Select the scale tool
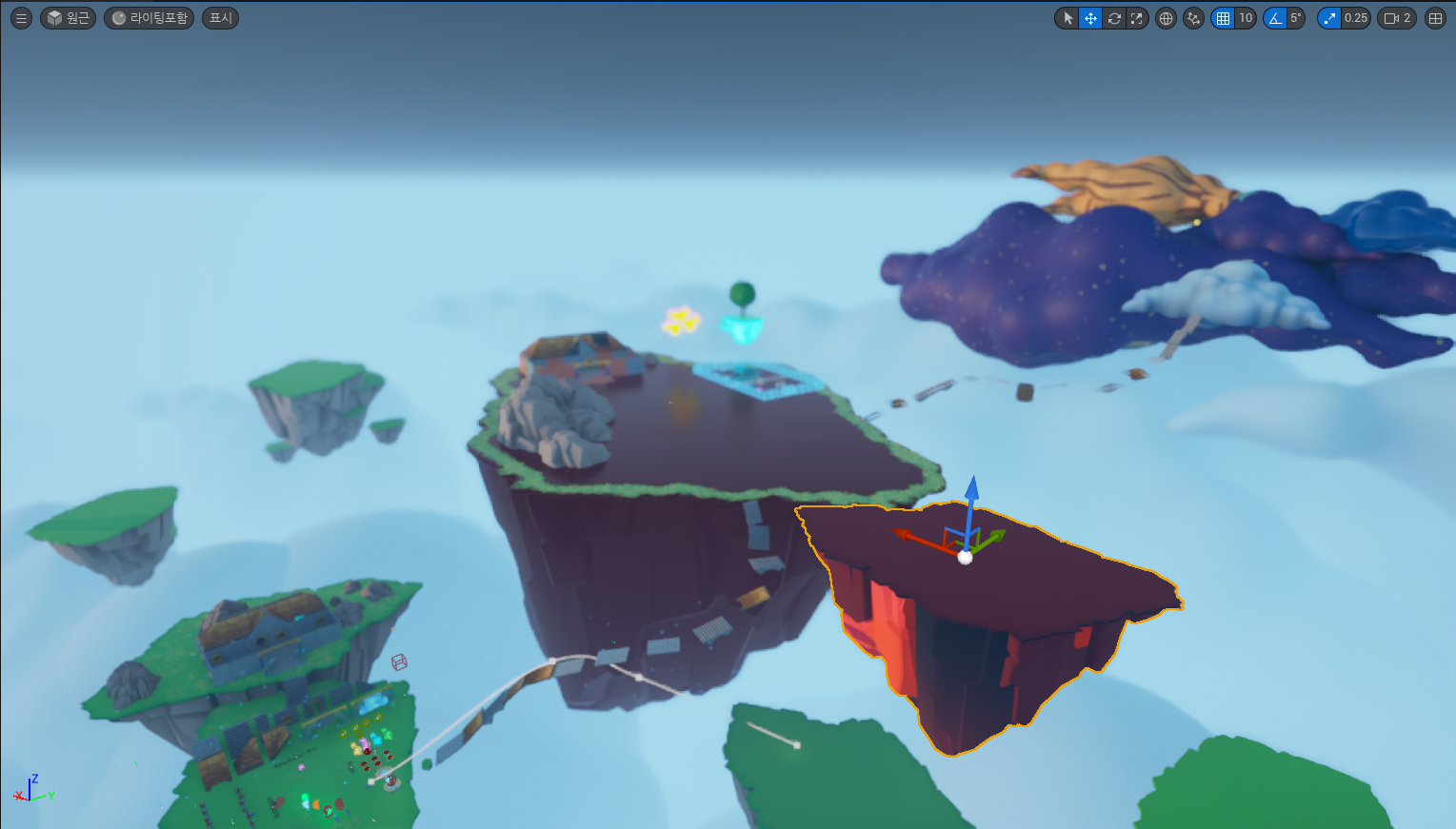This screenshot has height=829, width=1456. coord(1136,18)
